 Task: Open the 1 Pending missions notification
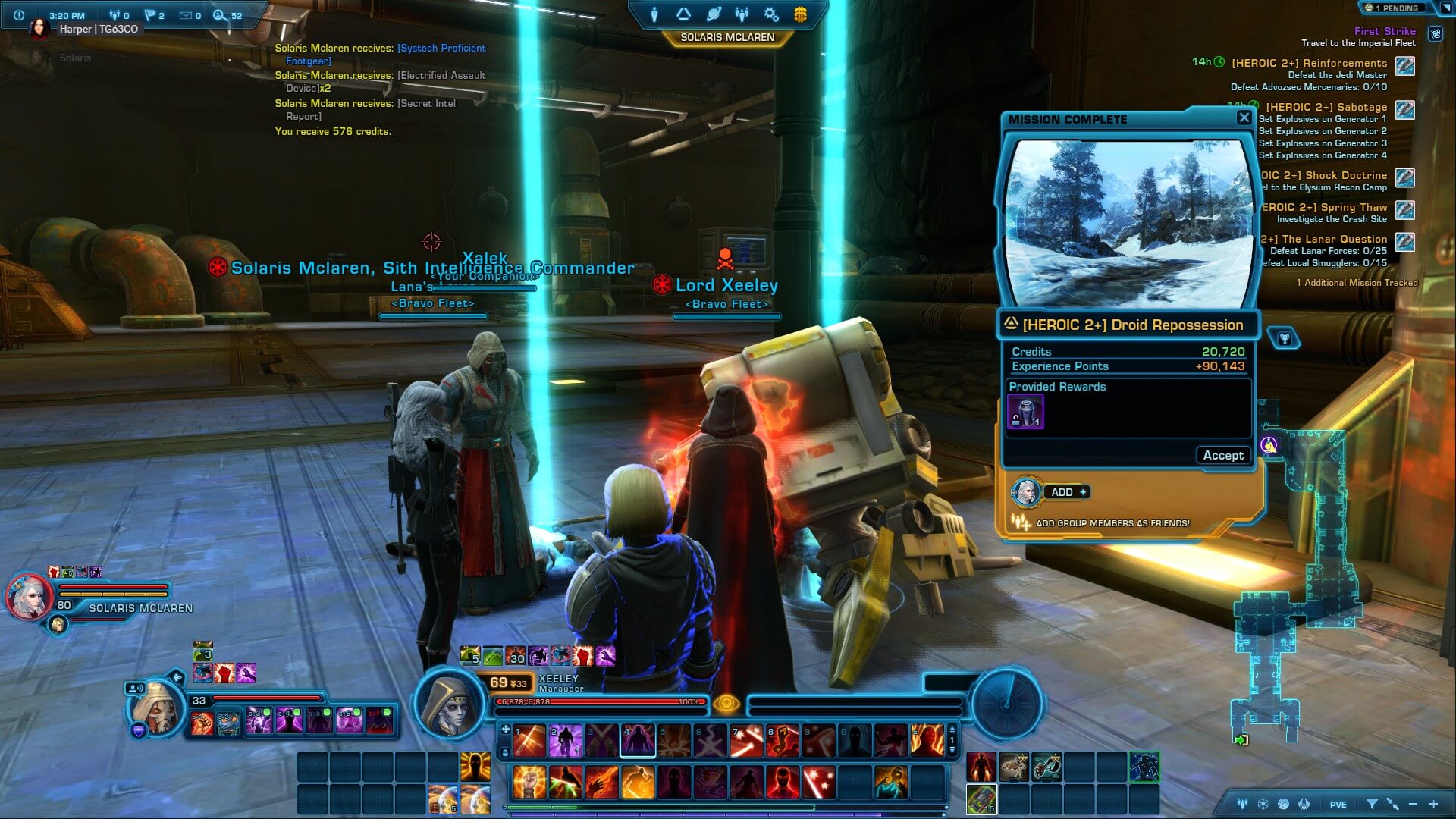(1394, 8)
